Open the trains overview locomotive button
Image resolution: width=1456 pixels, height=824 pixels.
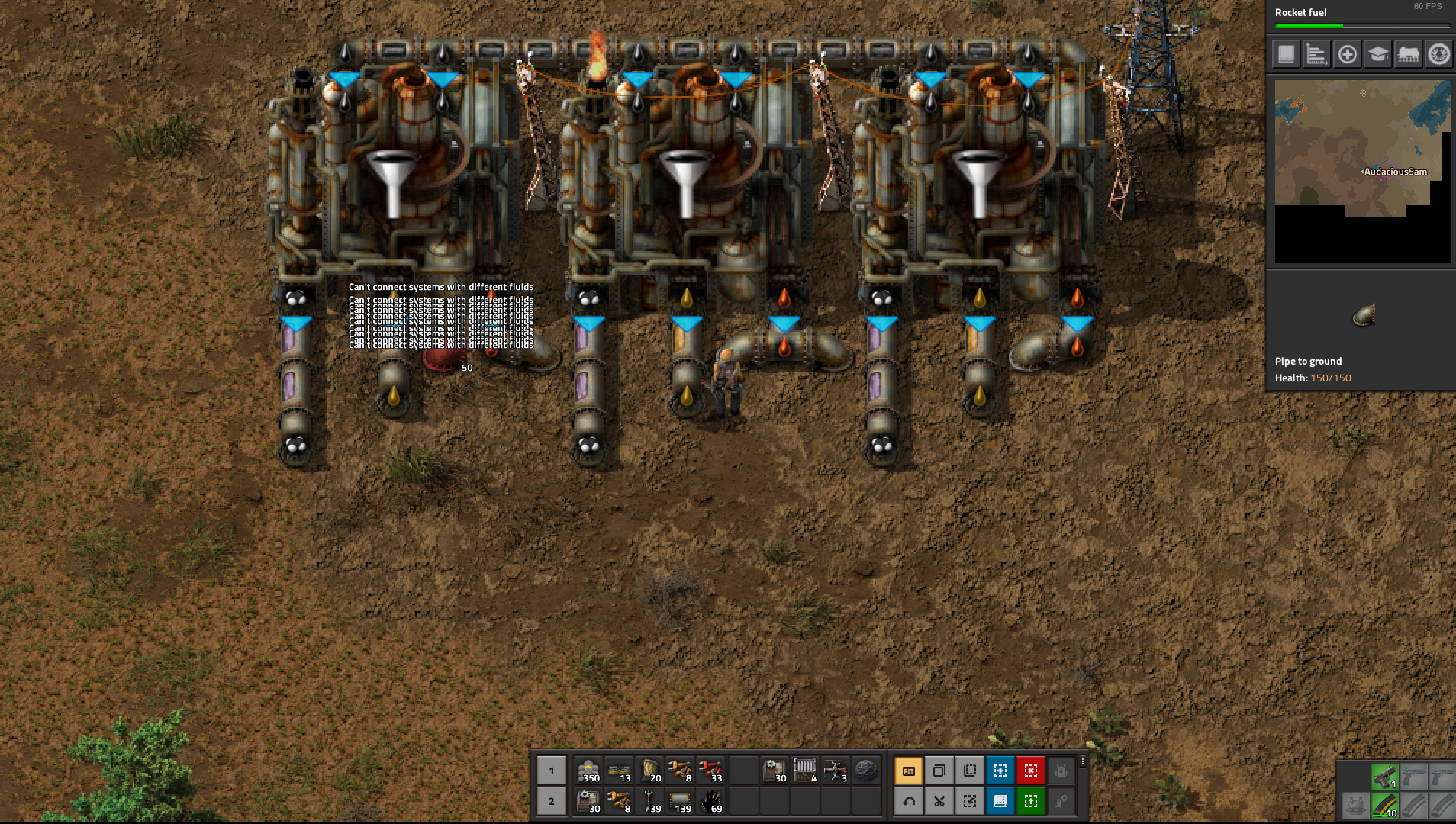[1408, 54]
